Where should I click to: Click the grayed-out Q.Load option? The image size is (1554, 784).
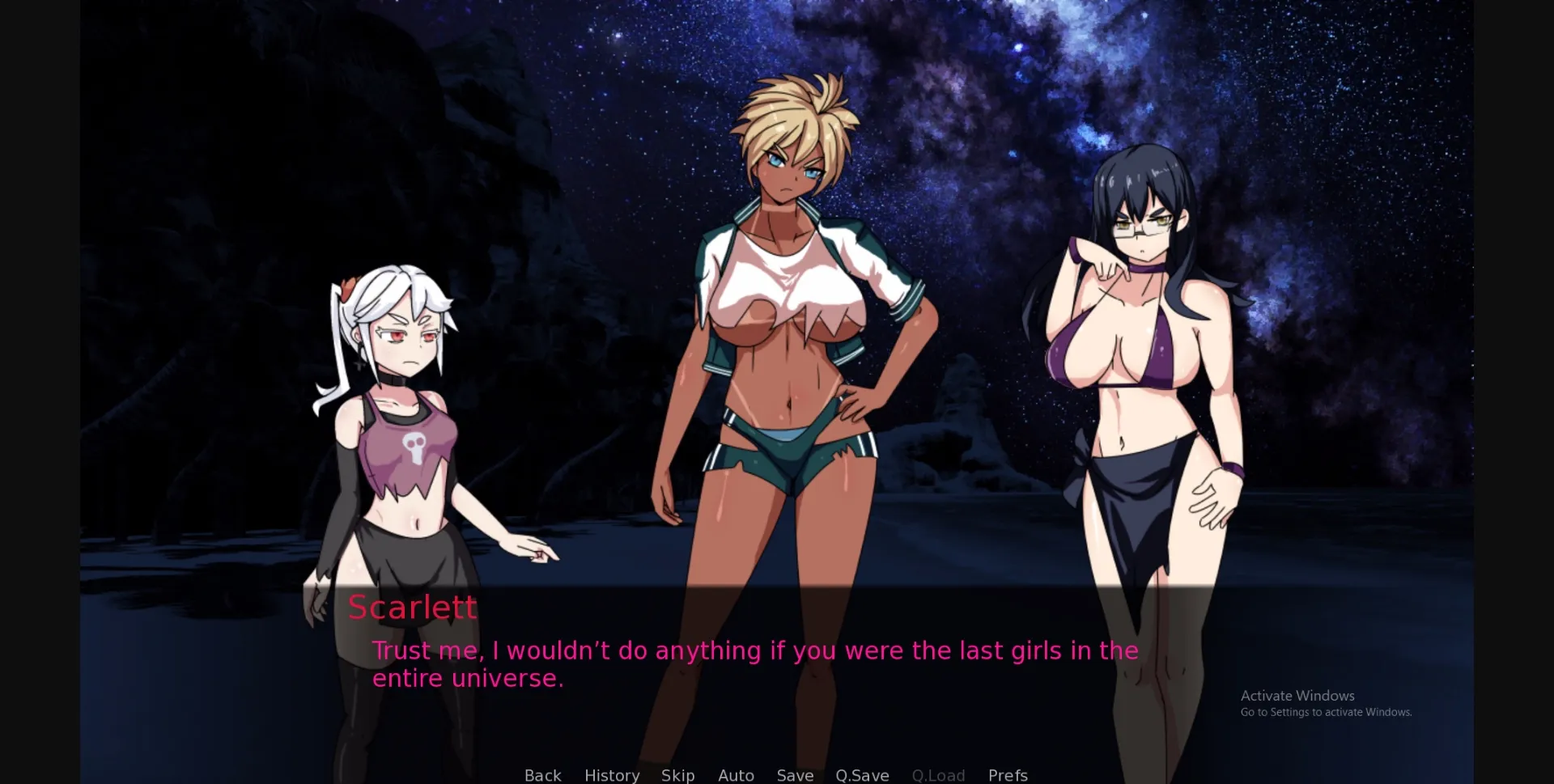tap(938, 775)
